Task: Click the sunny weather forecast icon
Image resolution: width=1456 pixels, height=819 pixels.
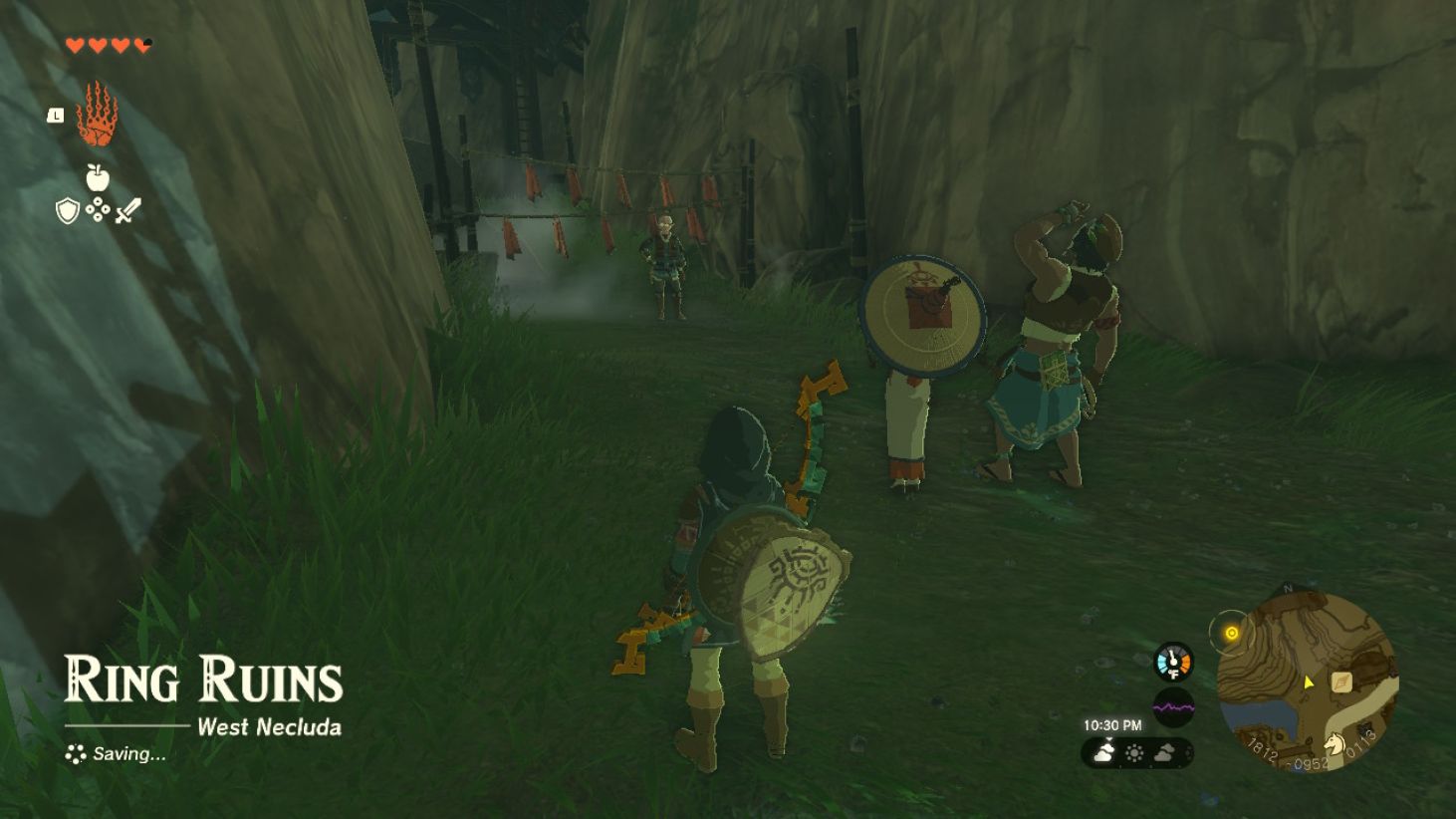Action: 1135,752
